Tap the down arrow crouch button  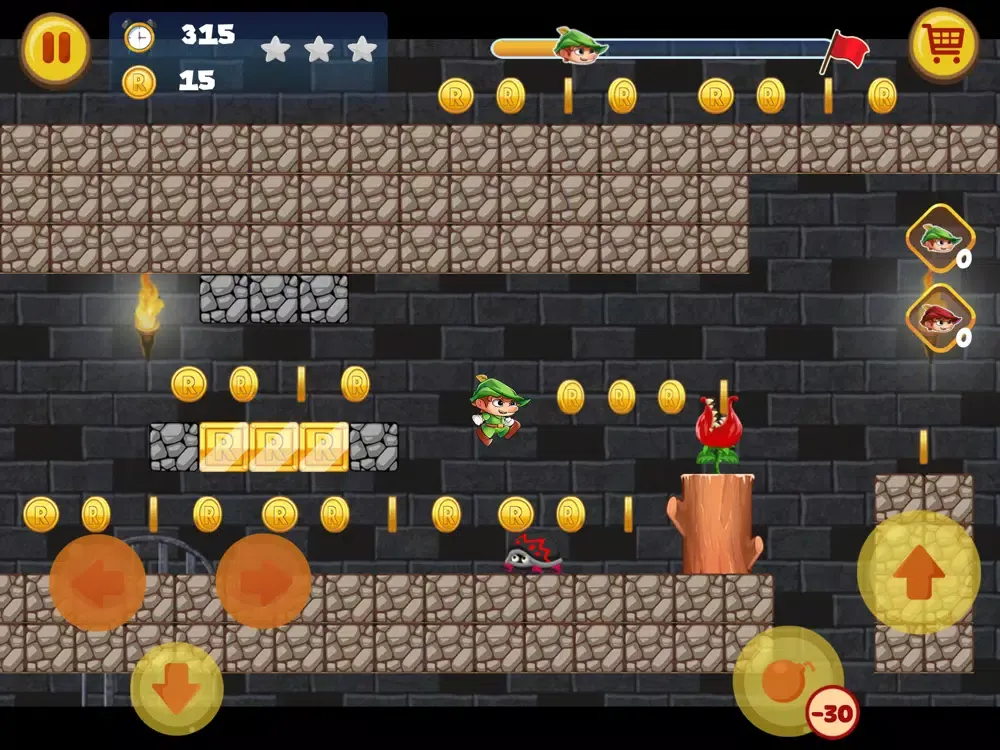click(177, 688)
